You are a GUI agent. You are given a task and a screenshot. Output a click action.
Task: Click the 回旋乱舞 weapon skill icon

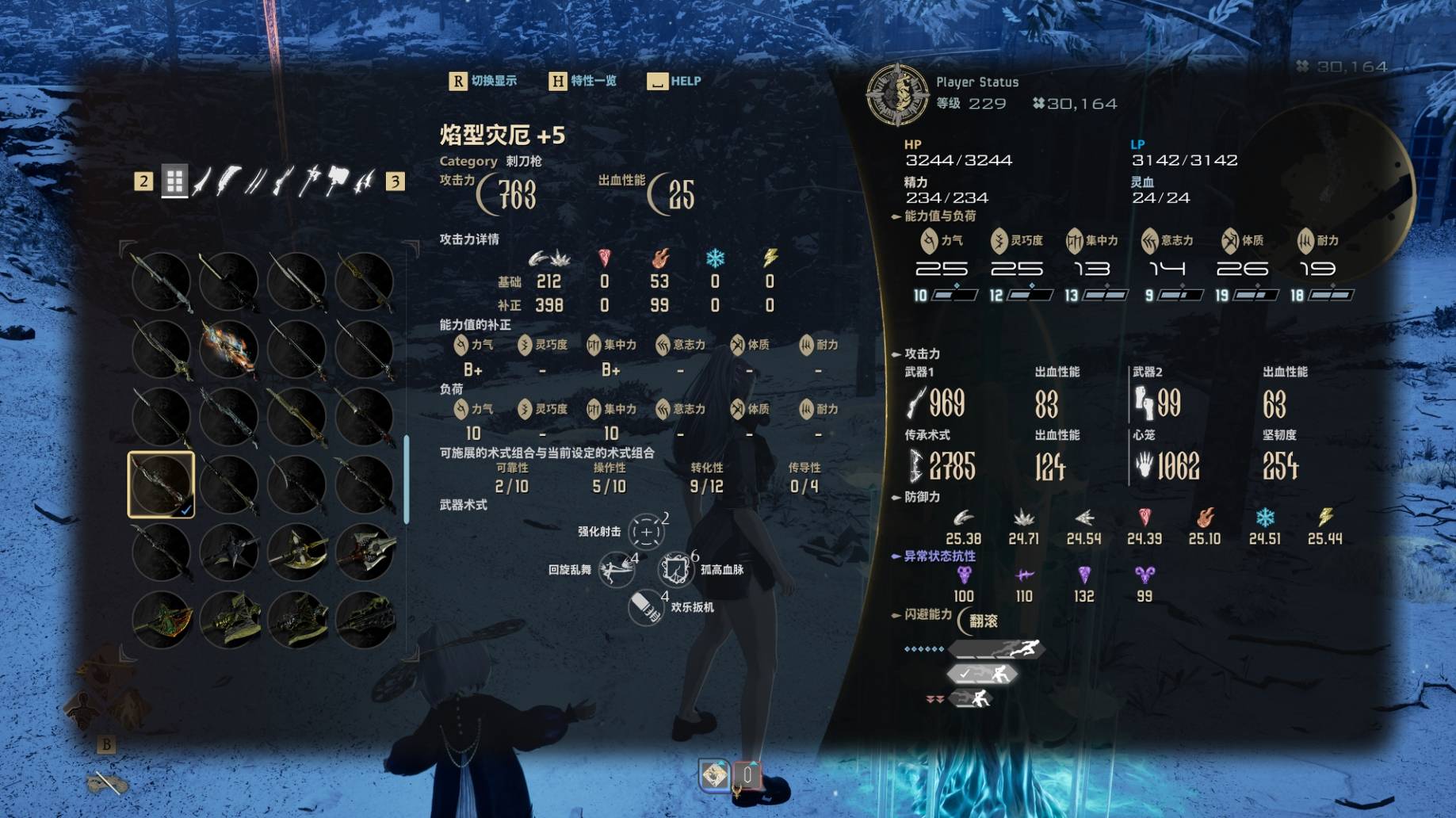[616, 569]
